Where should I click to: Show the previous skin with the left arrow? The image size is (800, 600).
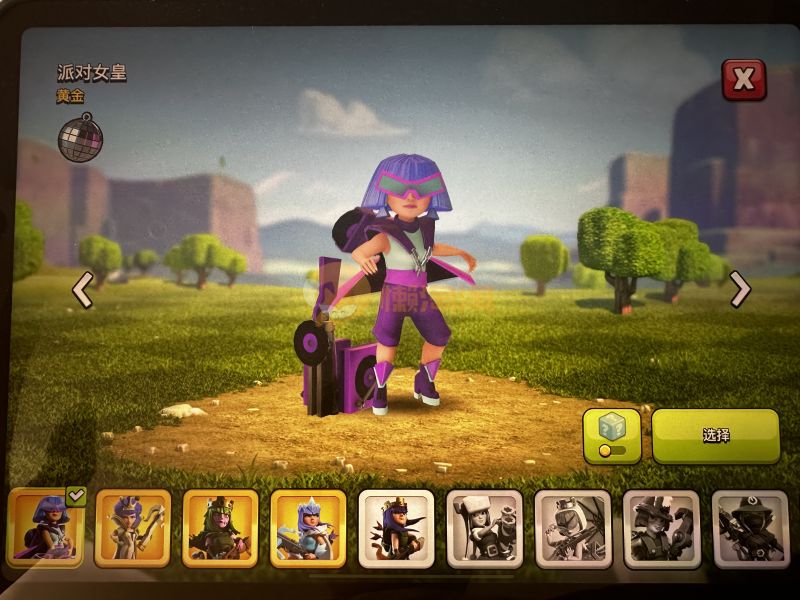82,291
